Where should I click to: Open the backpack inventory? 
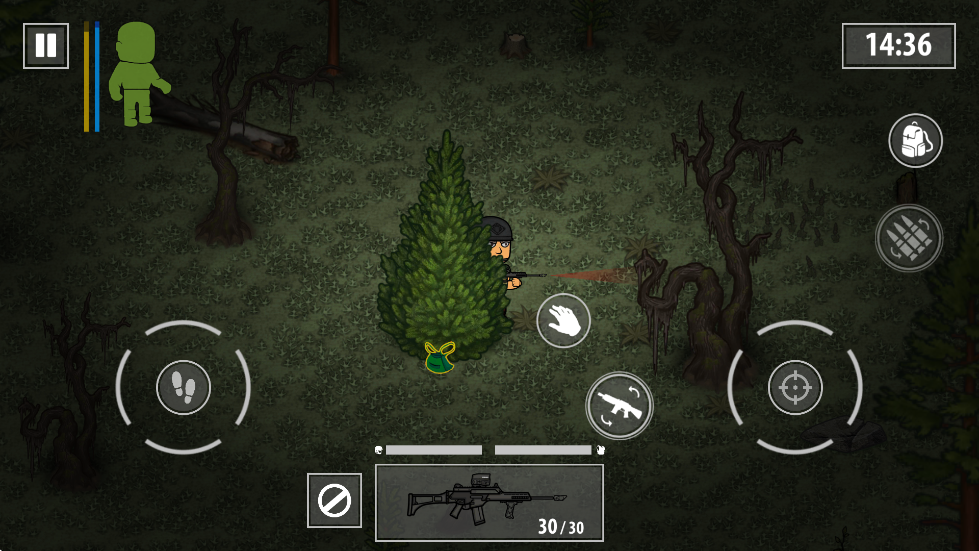click(x=915, y=141)
